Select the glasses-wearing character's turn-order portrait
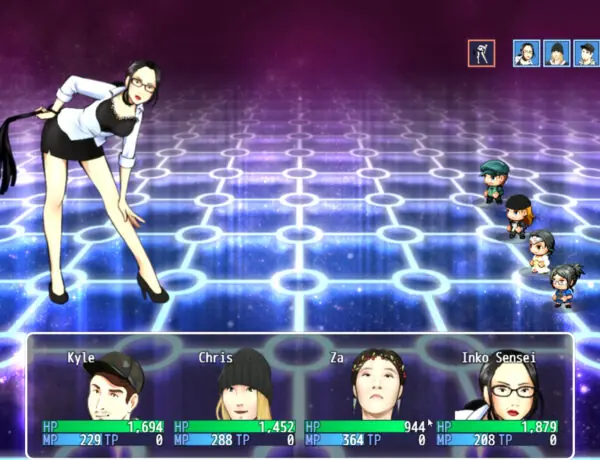The width and height of the screenshot is (600, 460). click(x=527, y=53)
